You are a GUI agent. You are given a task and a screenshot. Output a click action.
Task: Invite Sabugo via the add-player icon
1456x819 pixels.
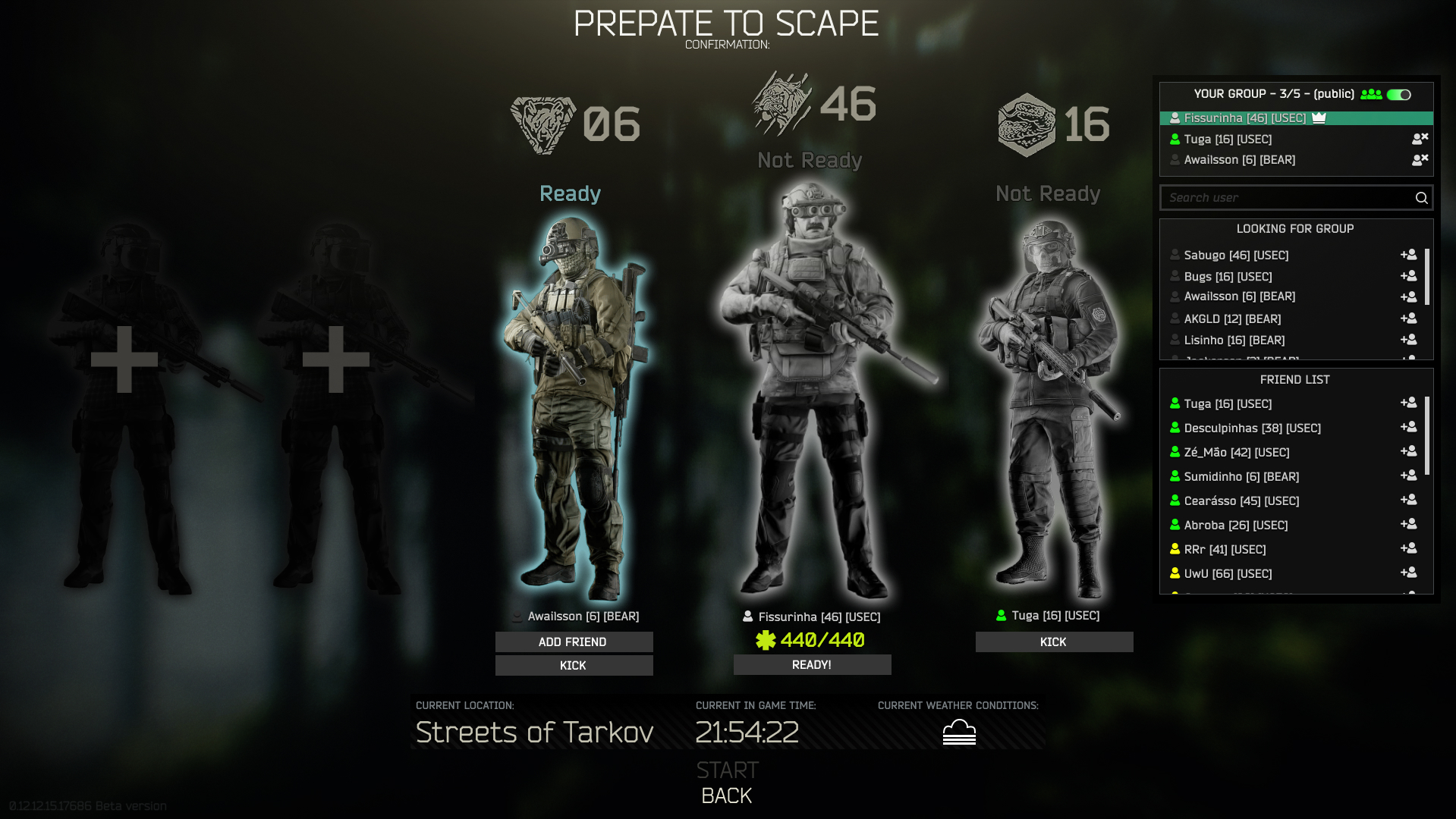[x=1409, y=255]
